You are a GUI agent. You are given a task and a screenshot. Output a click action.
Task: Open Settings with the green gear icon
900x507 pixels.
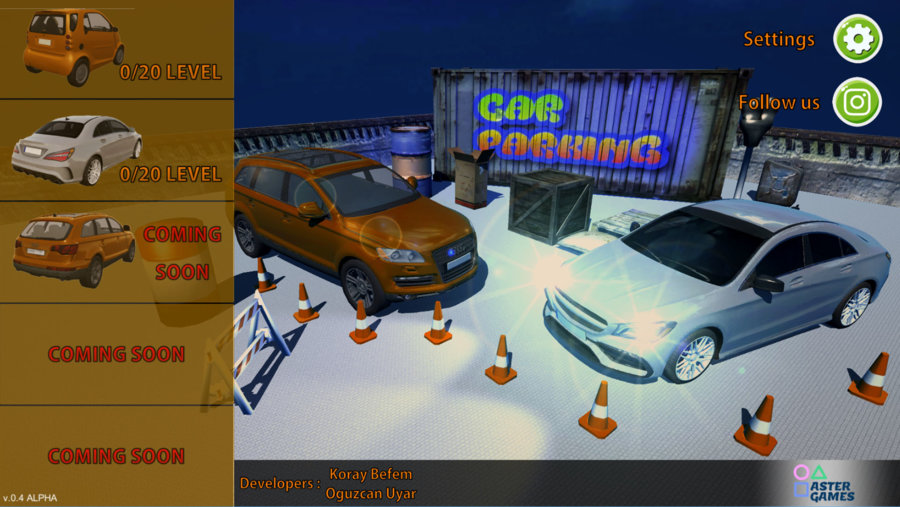tap(857, 39)
